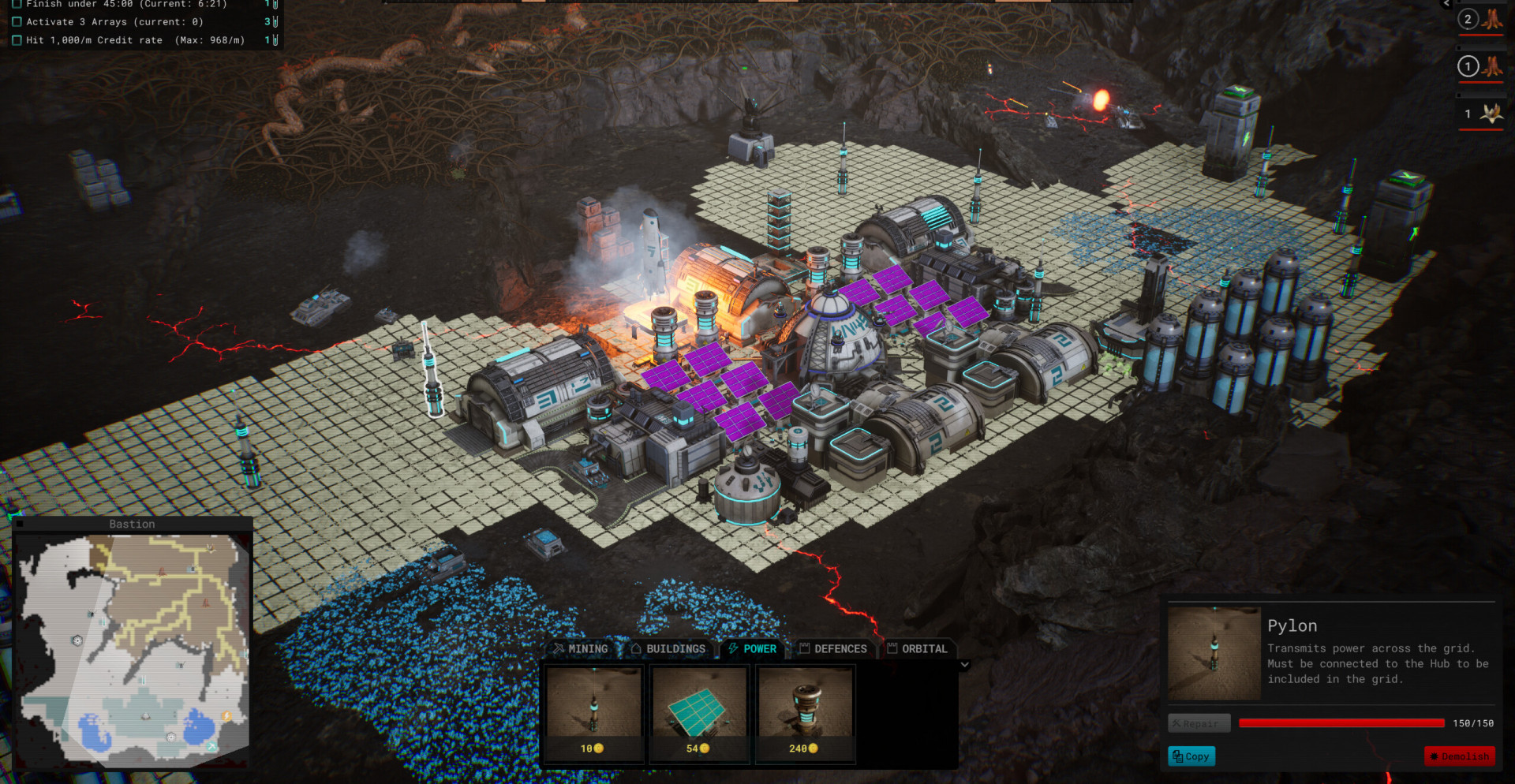This screenshot has width=1515, height=784.
Task: Click the 'Activate 3 Arrays' objective
Action: [114, 22]
